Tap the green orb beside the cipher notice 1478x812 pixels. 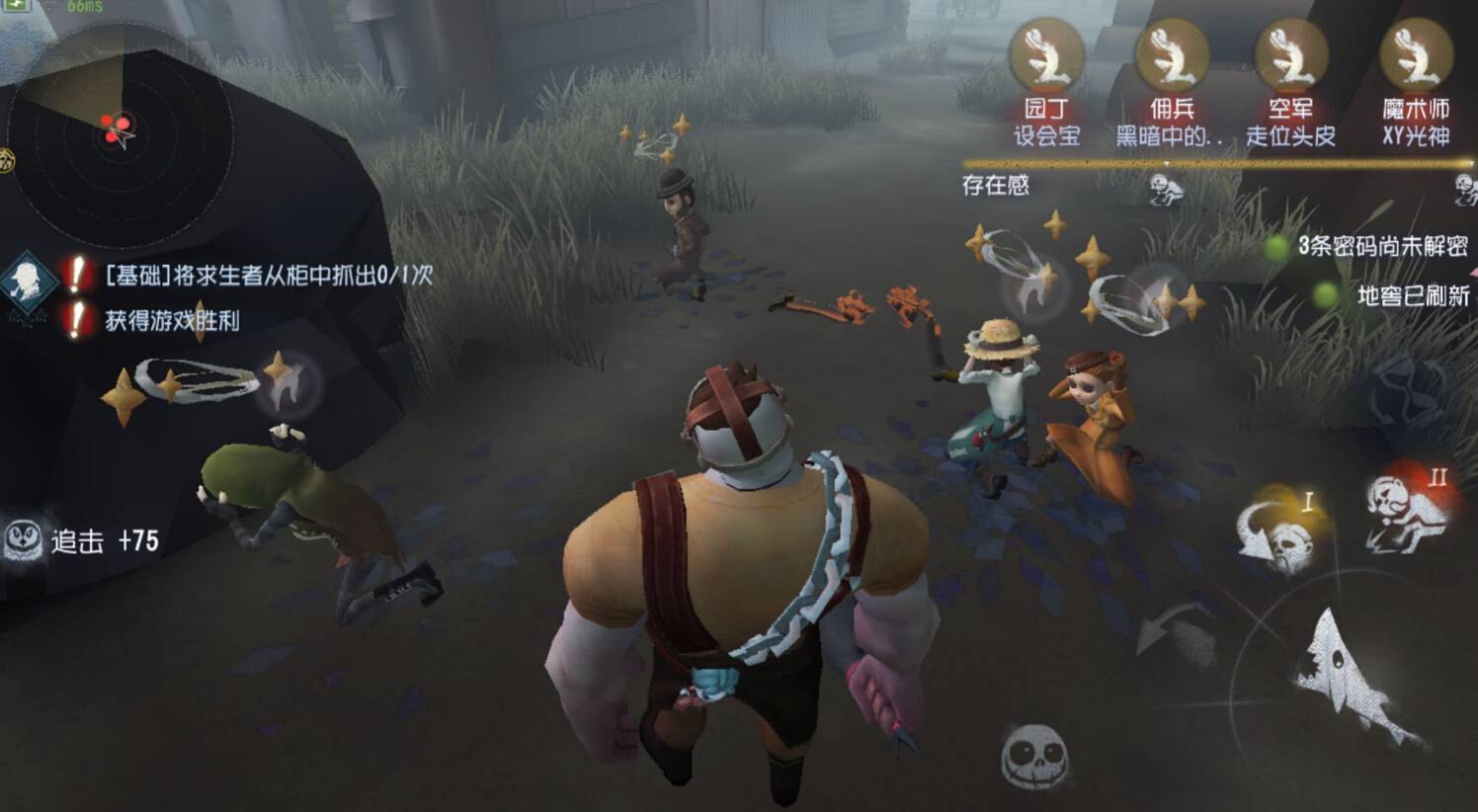point(1274,247)
